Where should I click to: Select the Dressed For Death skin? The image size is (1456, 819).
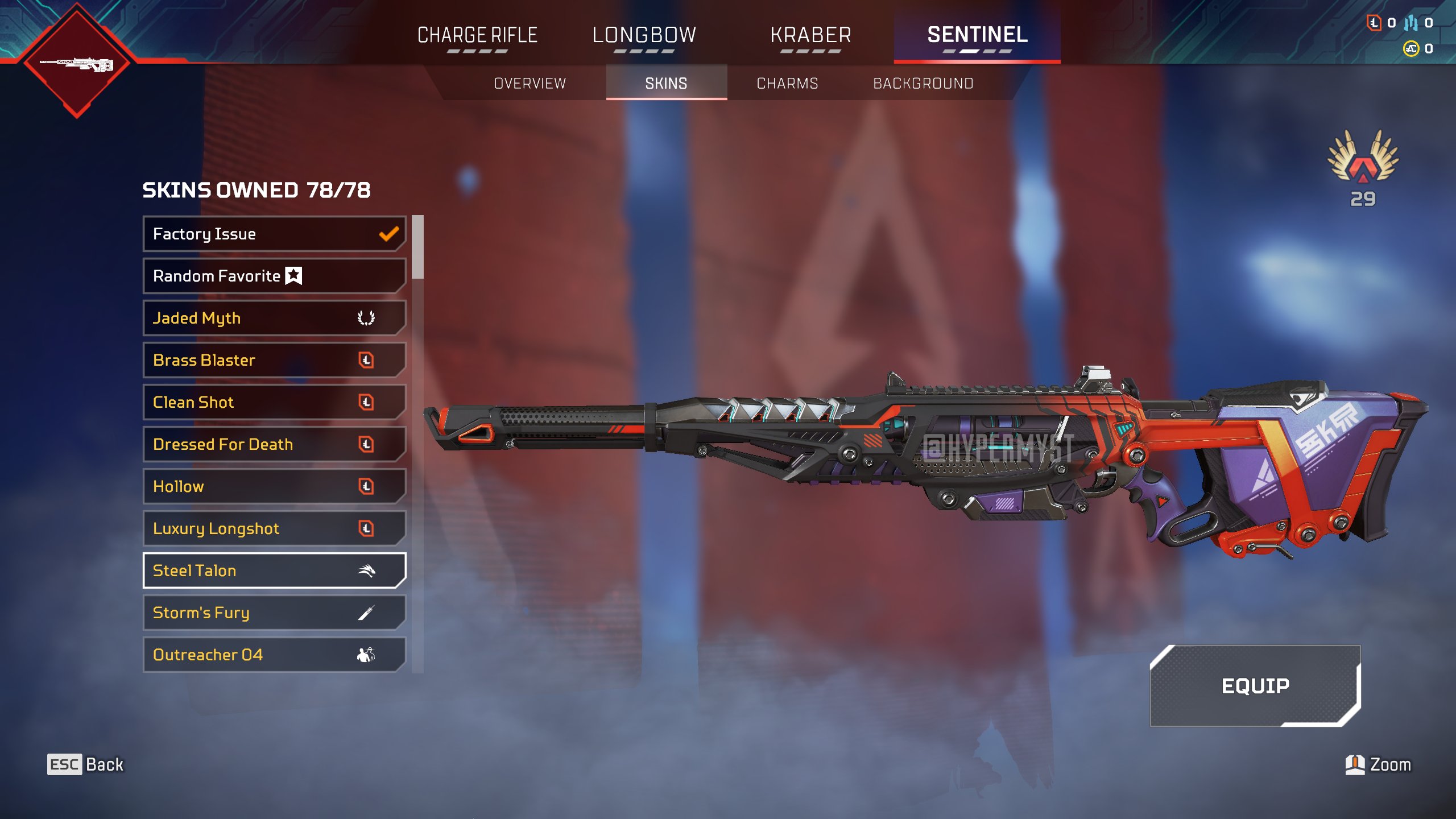(274, 444)
